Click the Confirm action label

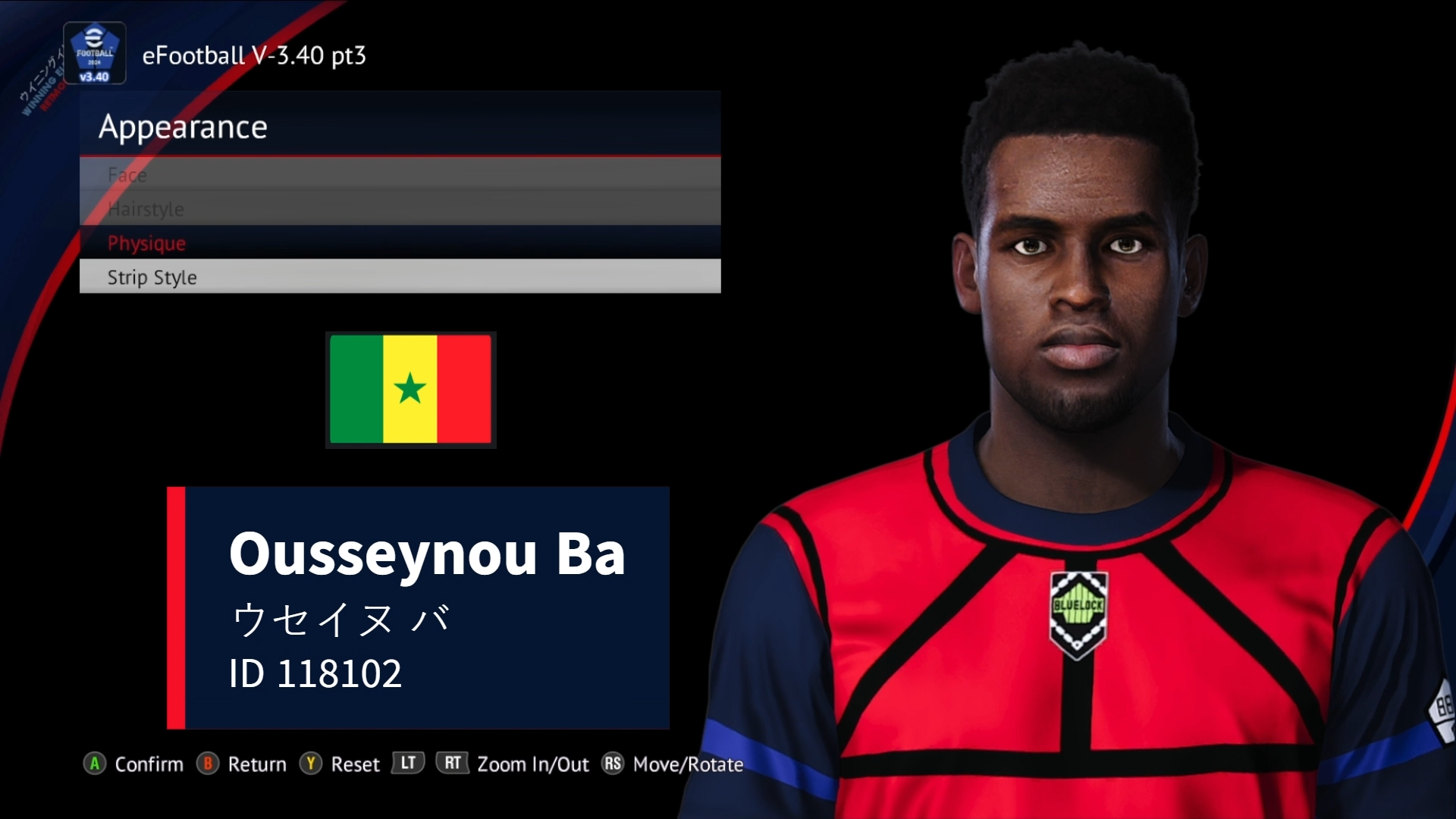pyautogui.click(x=149, y=764)
